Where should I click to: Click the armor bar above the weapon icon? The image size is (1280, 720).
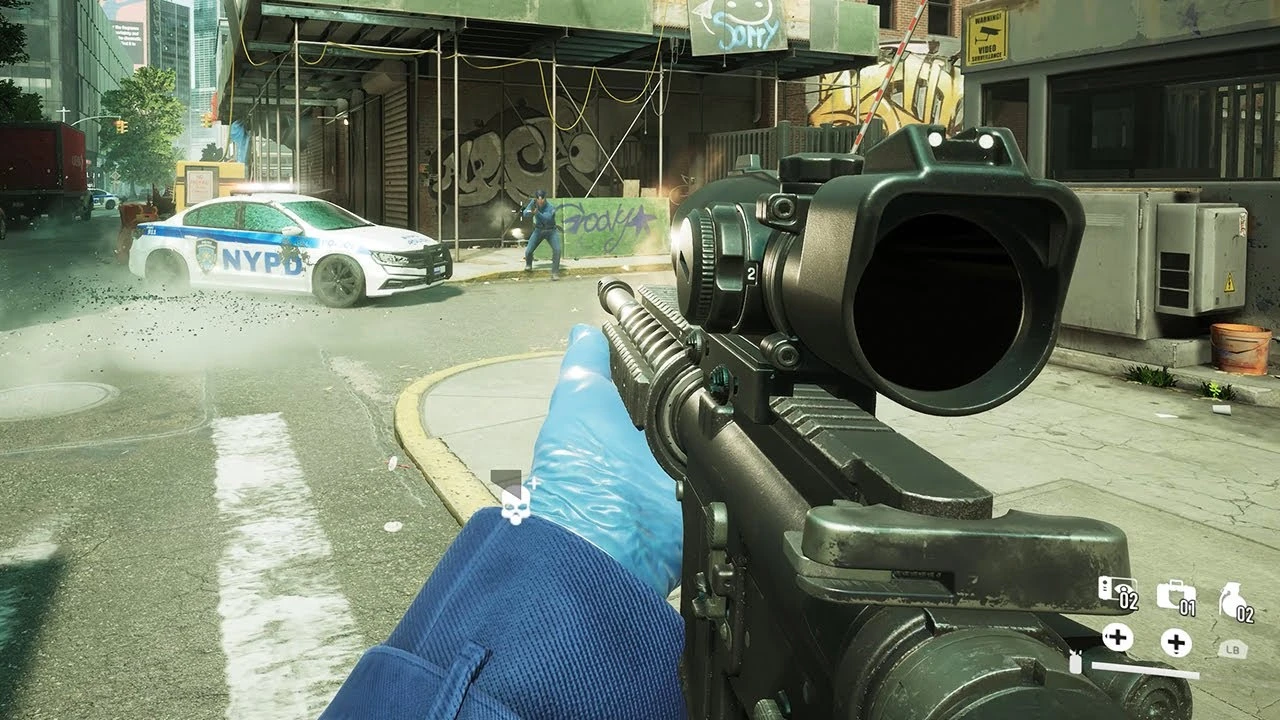click(x=1144, y=670)
